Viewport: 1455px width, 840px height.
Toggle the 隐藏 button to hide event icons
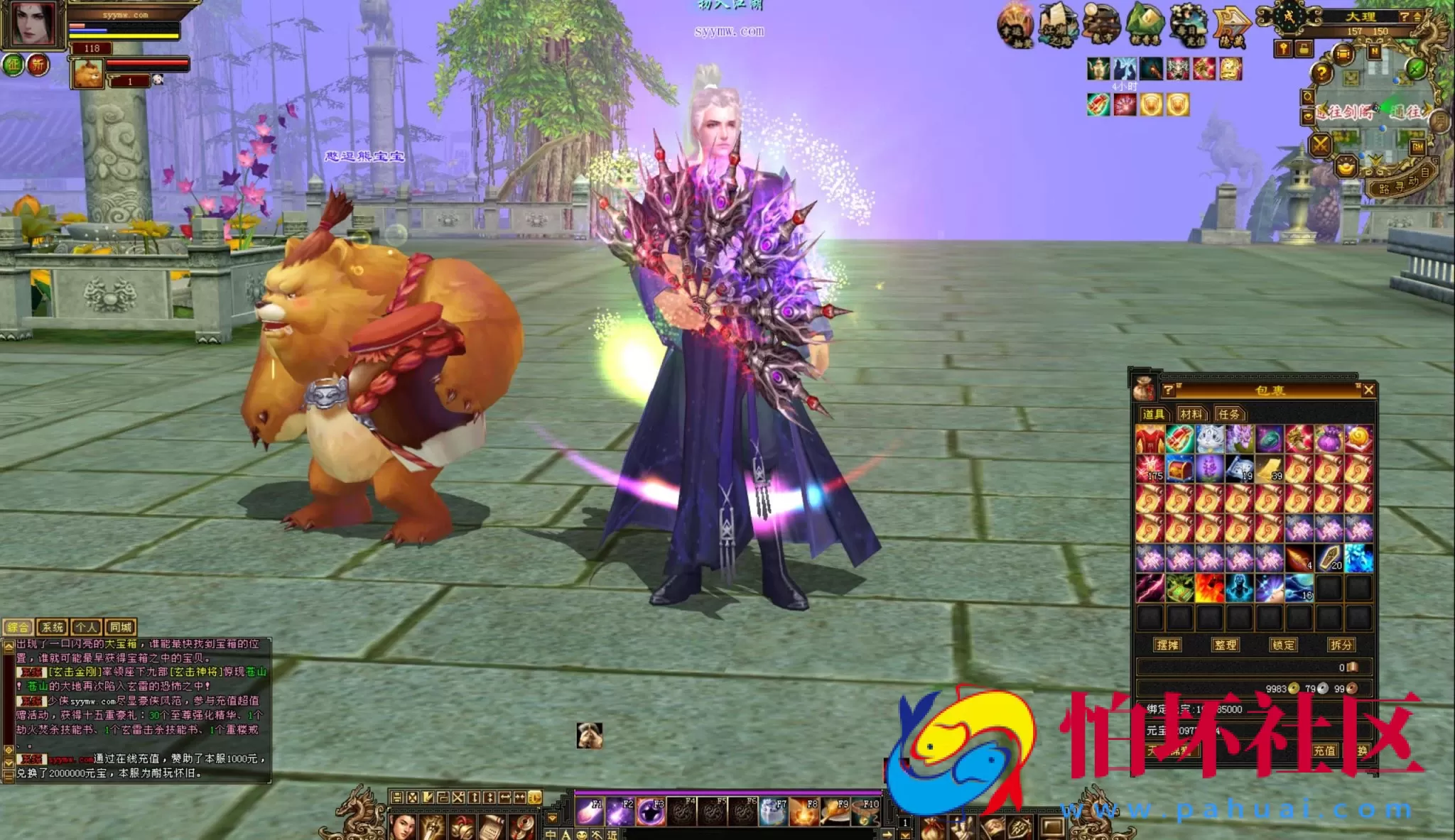(1230, 25)
